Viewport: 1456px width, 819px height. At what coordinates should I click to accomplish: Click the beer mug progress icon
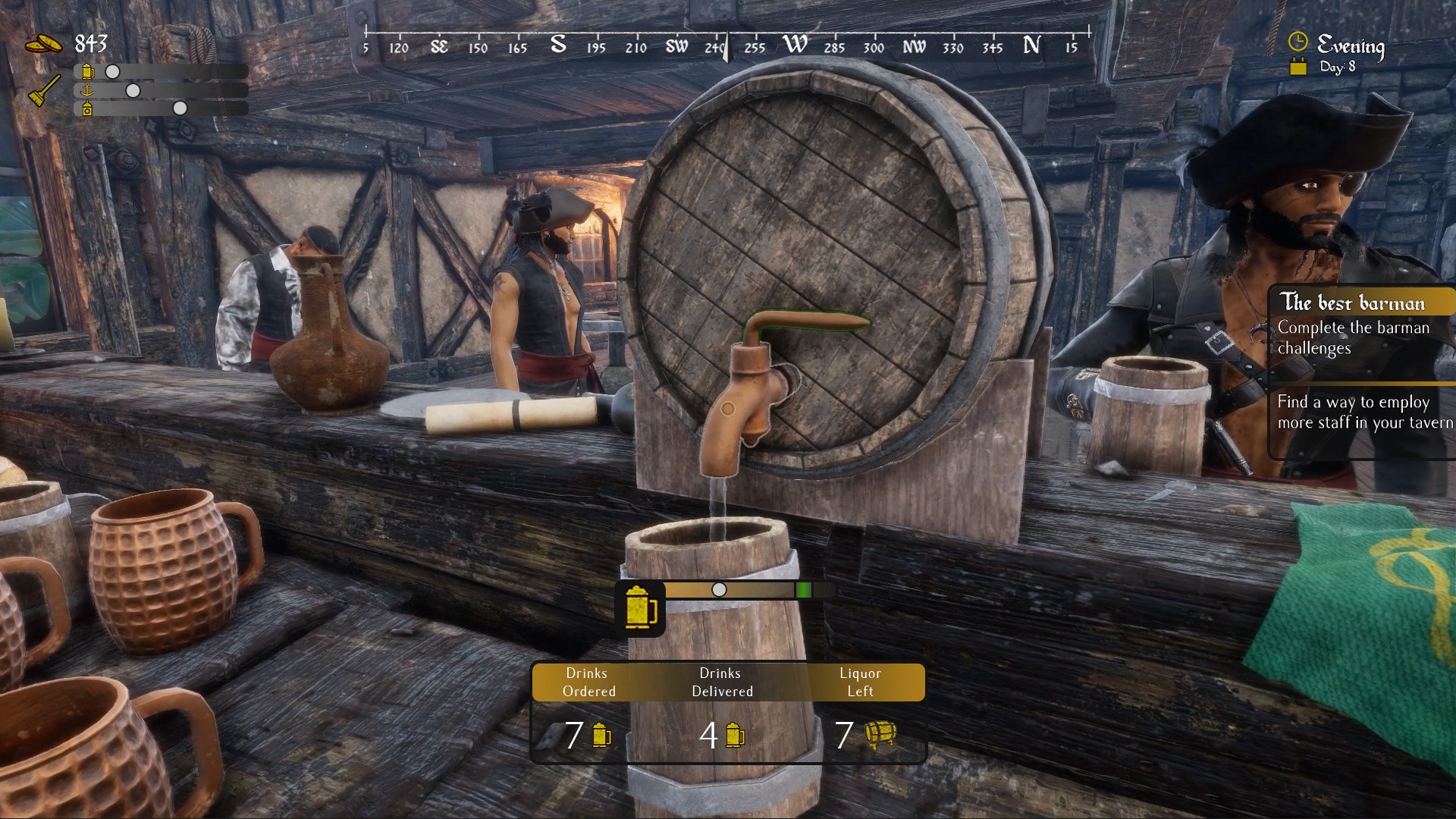pyautogui.click(x=88, y=72)
